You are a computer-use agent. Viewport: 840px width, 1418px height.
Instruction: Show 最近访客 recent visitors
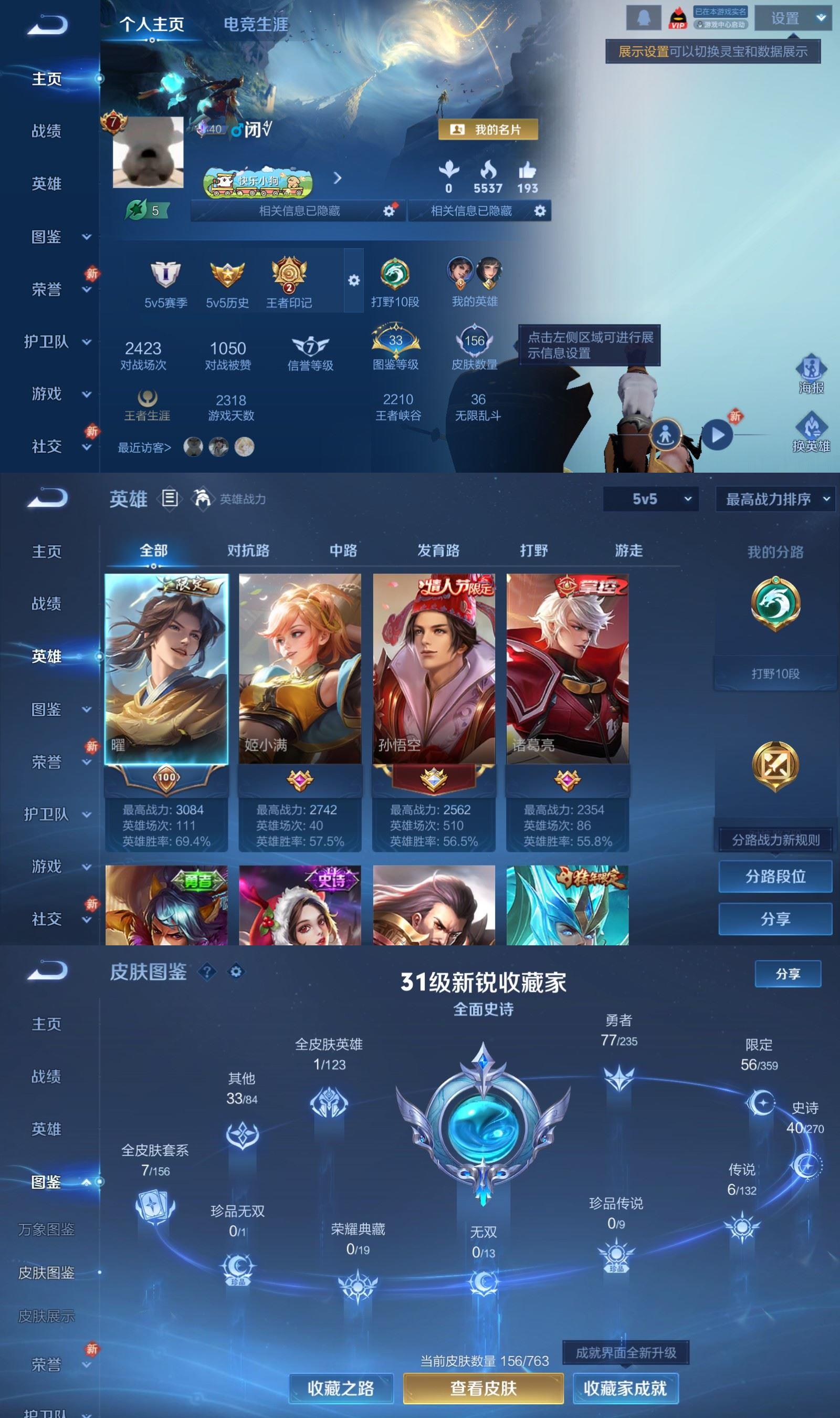click(144, 448)
